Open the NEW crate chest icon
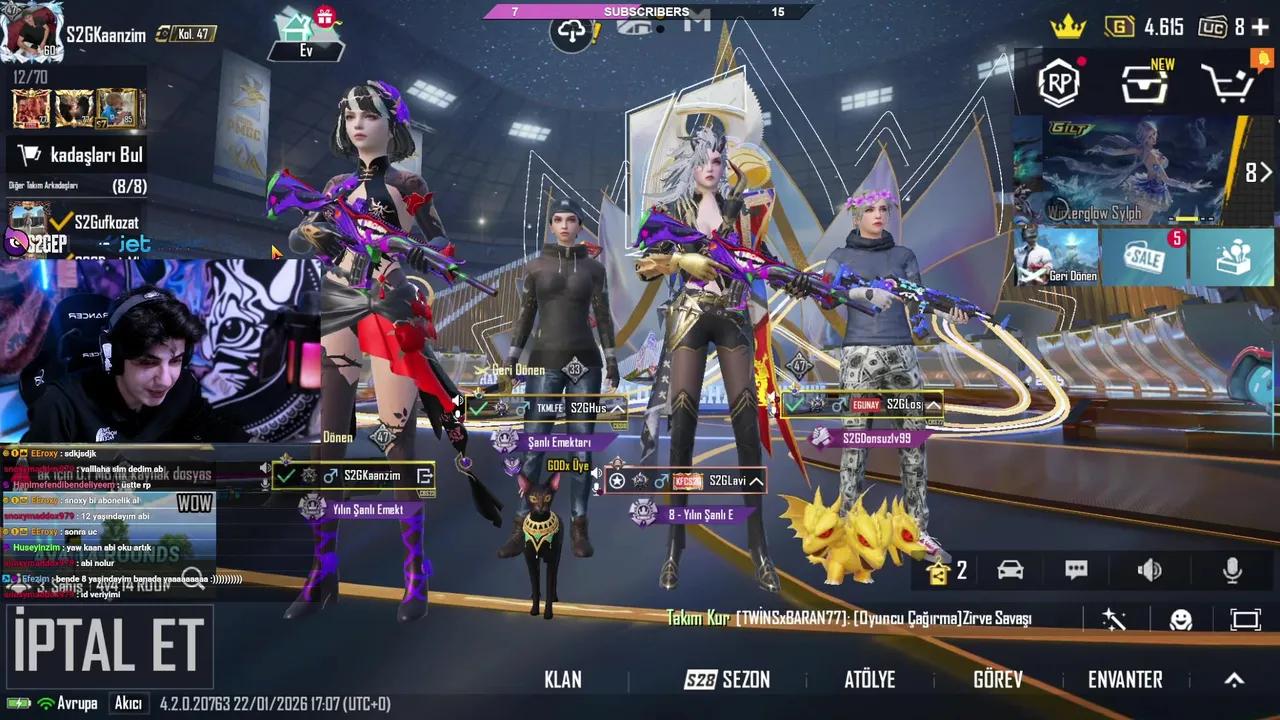Screen dimensions: 1280x720 pyautogui.click(x=1144, y=85)
